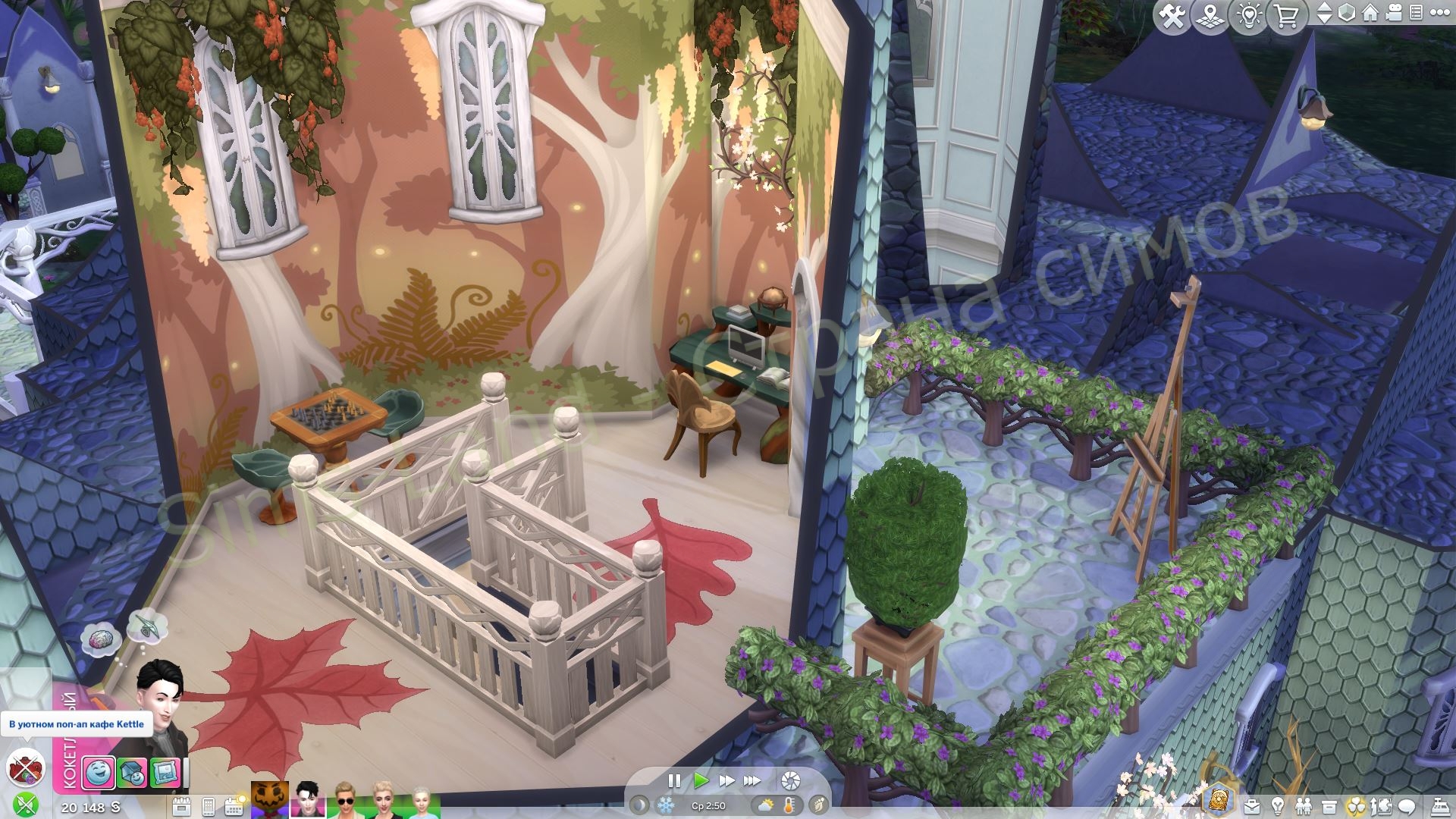
Task: Toggle the highlighted clover Needs panel
Action: tap(1356, 806)
